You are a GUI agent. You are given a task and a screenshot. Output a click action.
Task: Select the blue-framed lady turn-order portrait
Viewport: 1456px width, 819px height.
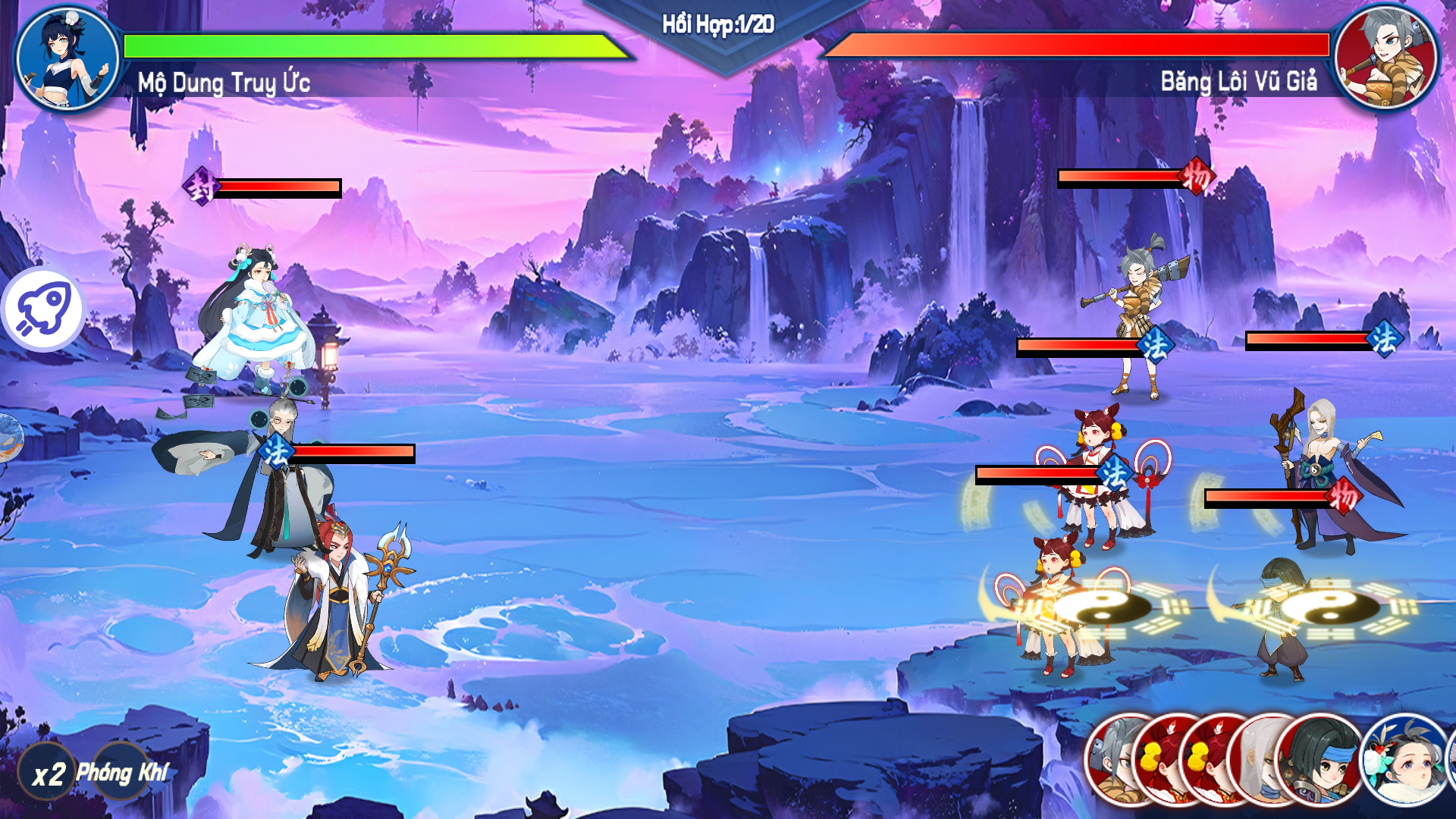click(1404, 759)
